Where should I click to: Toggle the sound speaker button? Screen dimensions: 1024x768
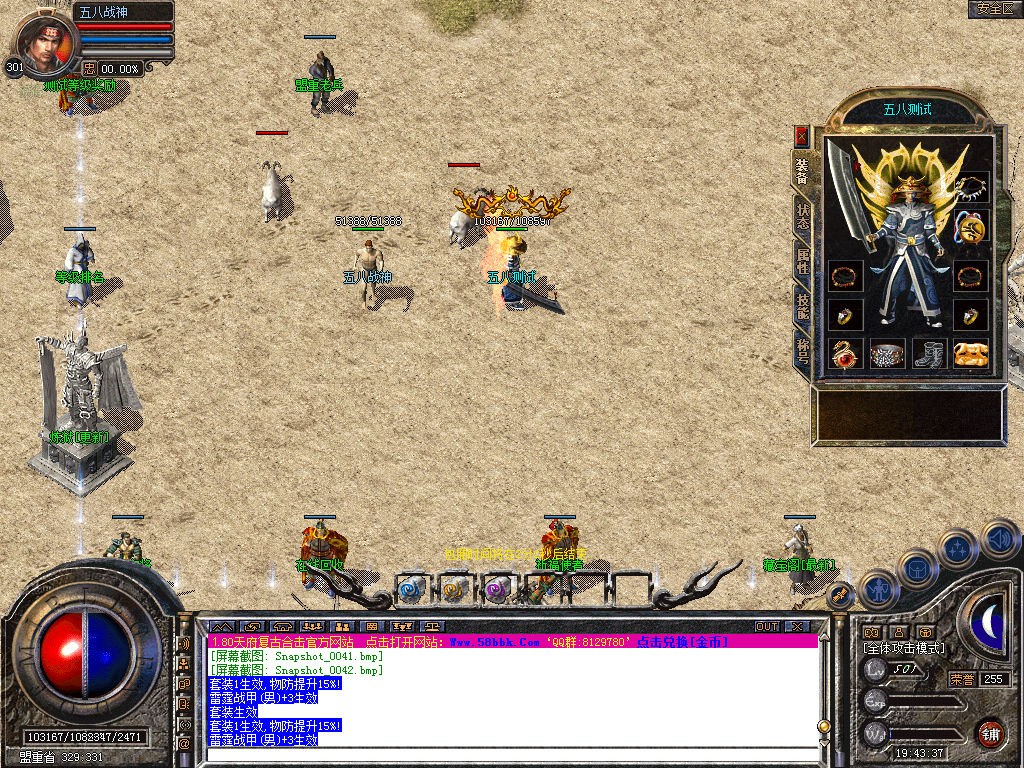(1000, 539)
